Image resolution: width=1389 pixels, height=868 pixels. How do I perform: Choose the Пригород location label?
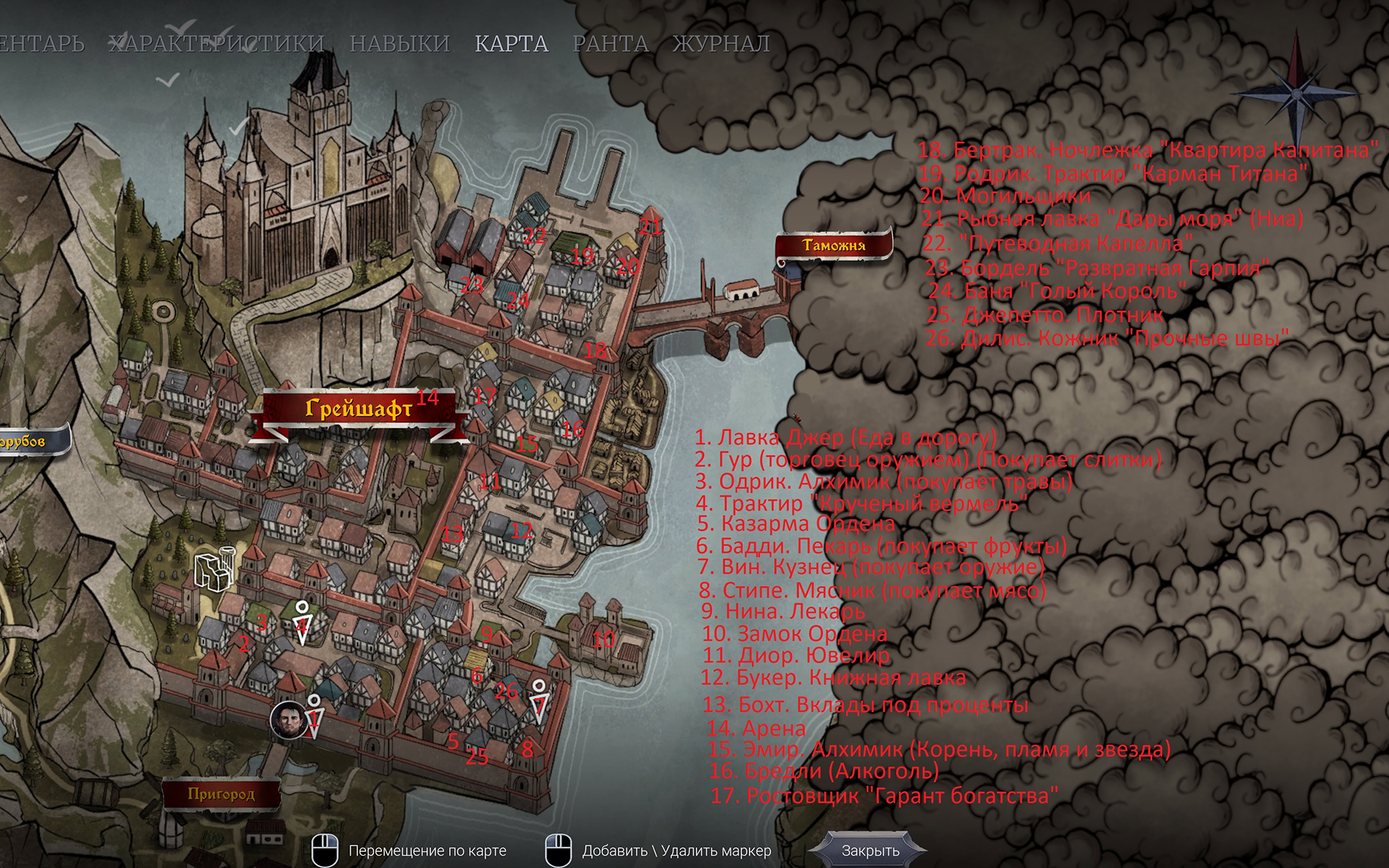221,794
